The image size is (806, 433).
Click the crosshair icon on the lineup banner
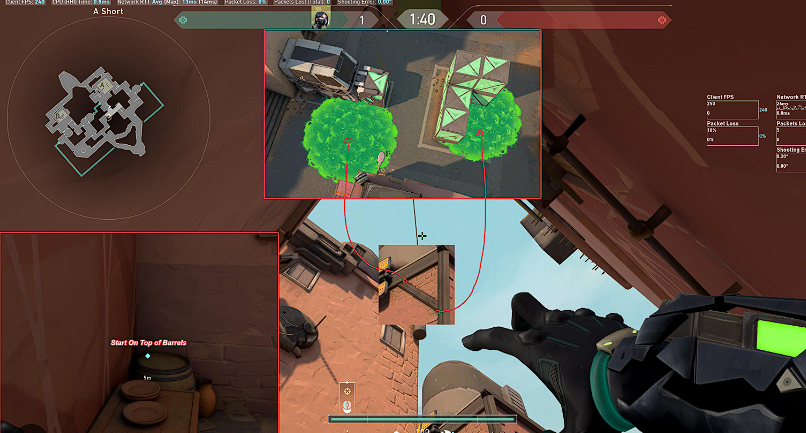point(347,389)
